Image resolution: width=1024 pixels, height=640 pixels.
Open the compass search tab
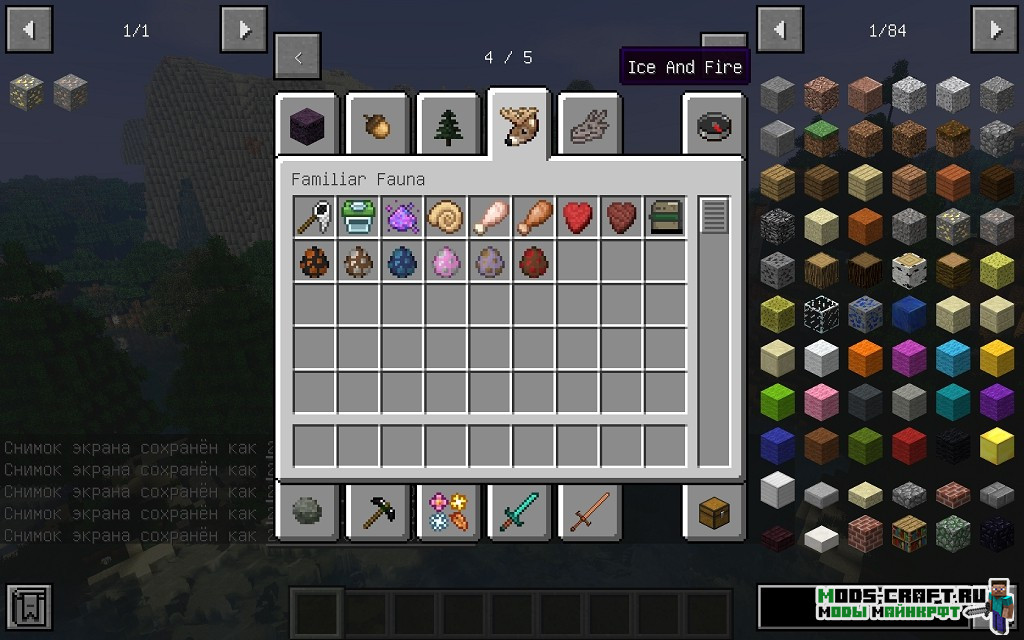click(714, 125)
